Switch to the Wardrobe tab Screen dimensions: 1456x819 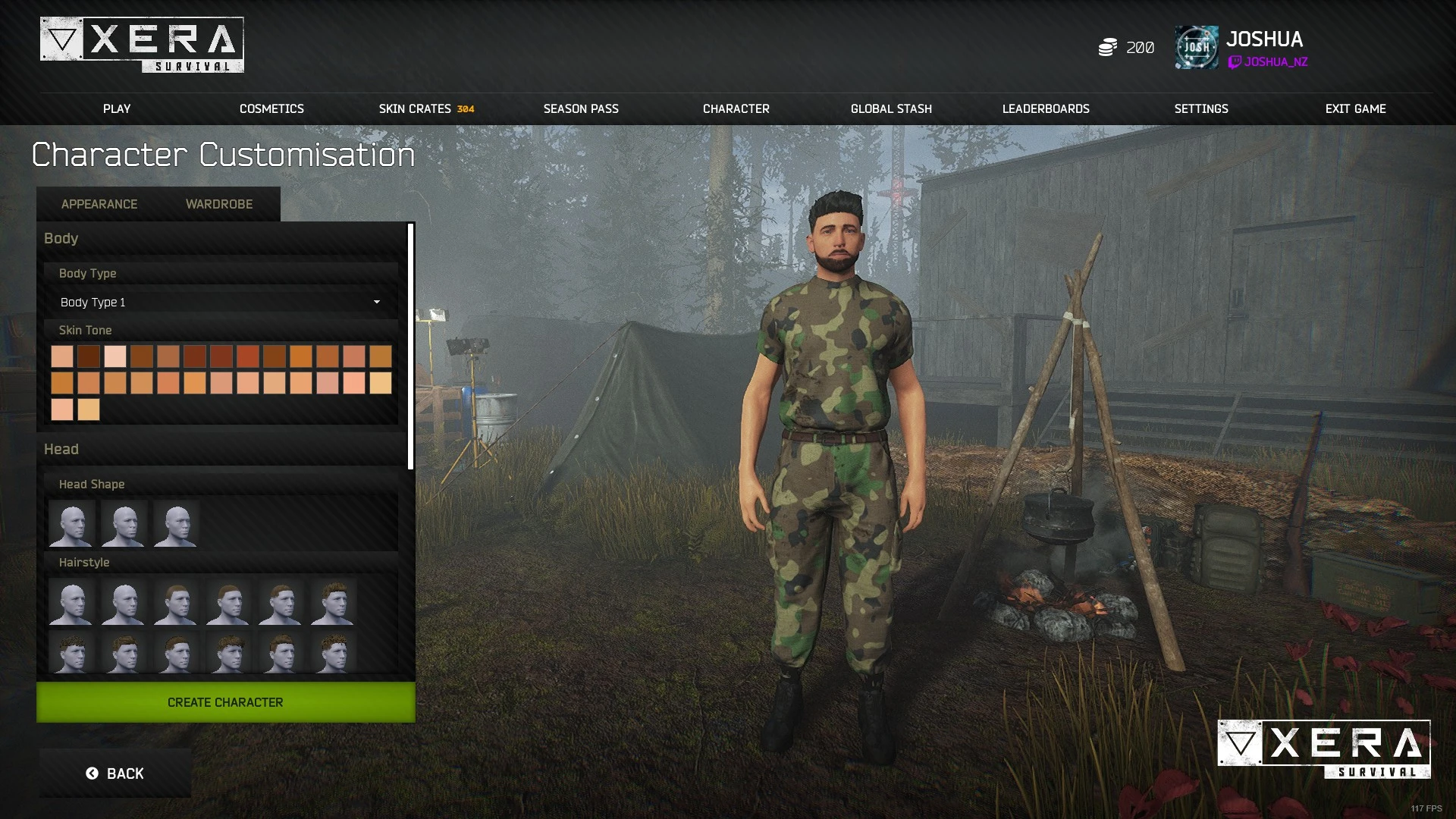click(x=219, y=204)
